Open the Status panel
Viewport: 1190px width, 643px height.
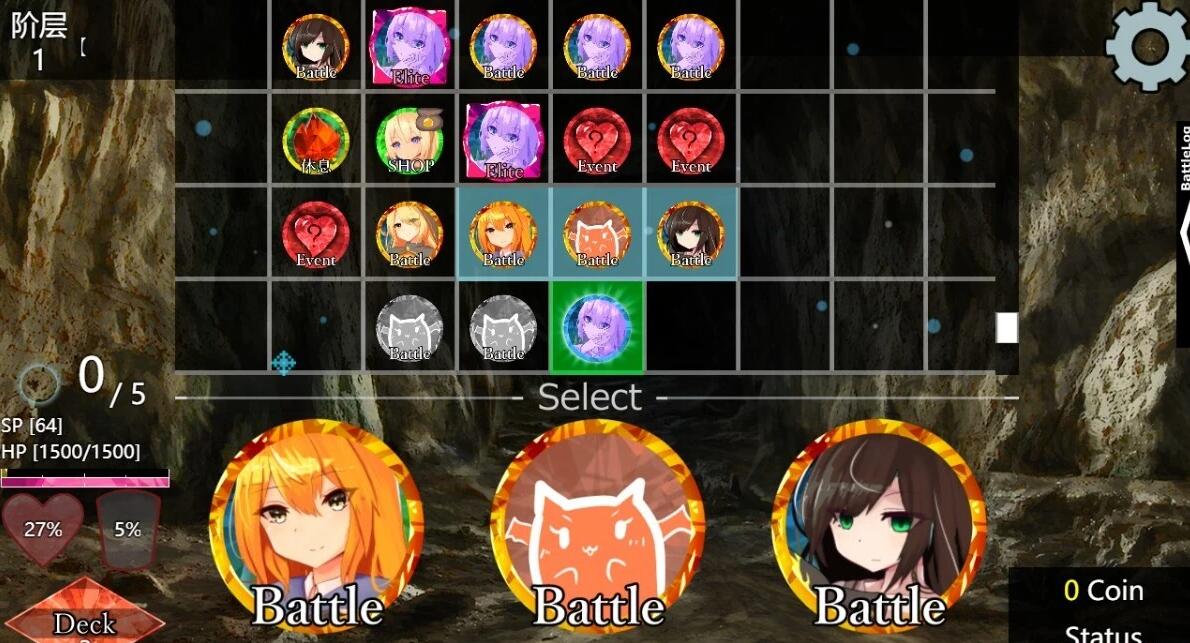click(1103, 632)
